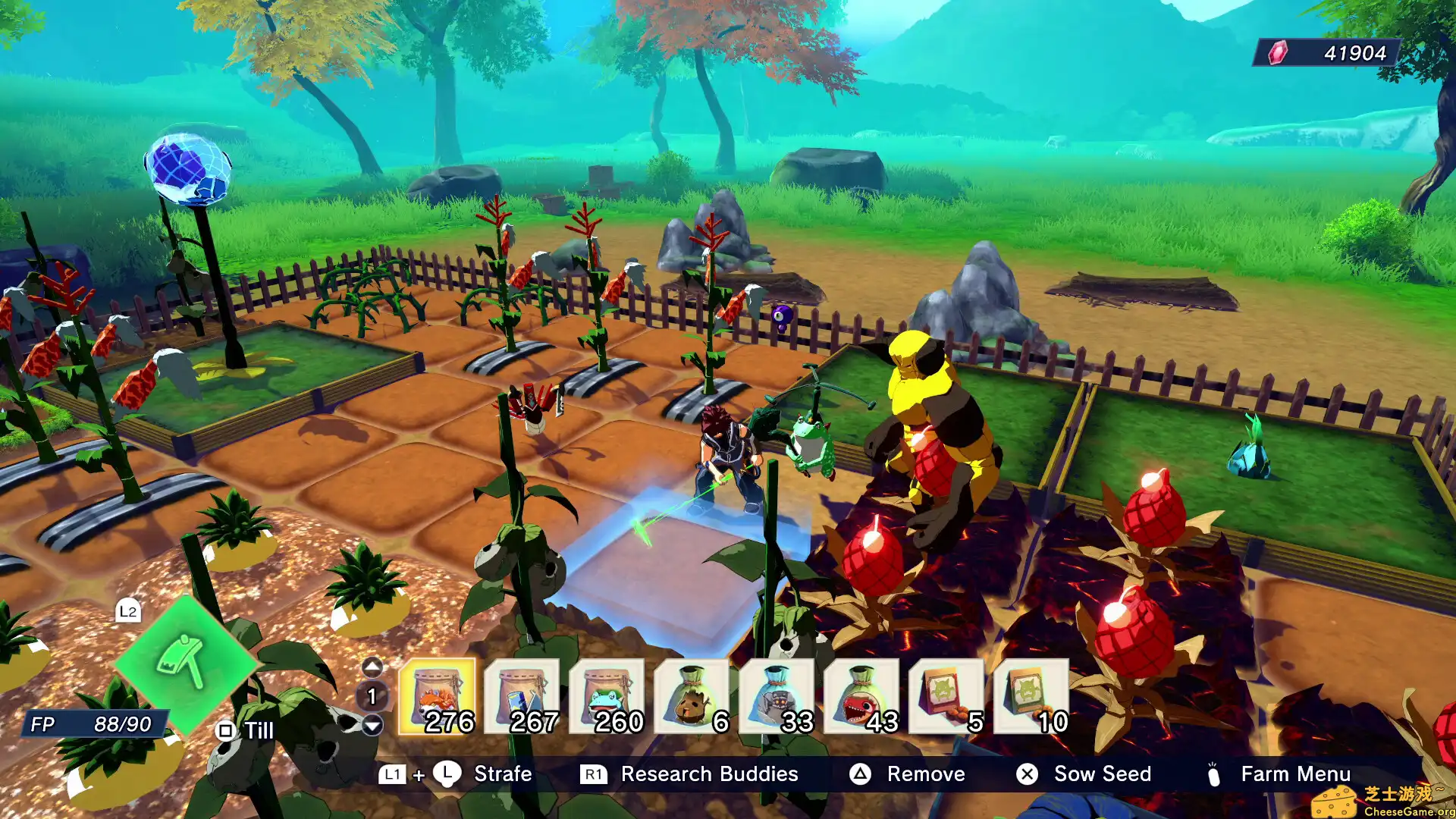This screenshot has width=1456, height=819.
Task: Pick the red monster seed bag with 43
Action: pyautogui.click(x=861, y=698)
